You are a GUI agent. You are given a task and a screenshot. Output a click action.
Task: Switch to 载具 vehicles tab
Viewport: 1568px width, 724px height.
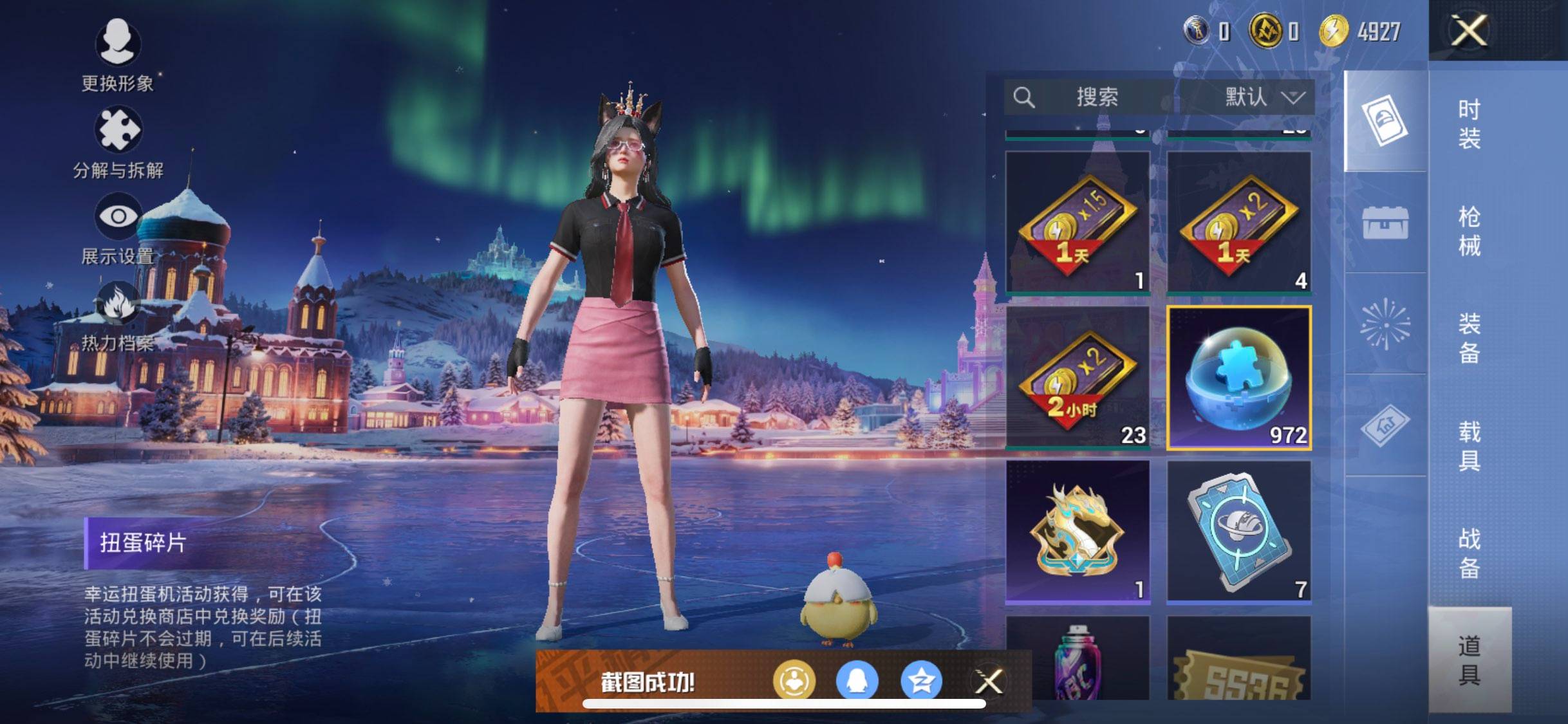1469,445
